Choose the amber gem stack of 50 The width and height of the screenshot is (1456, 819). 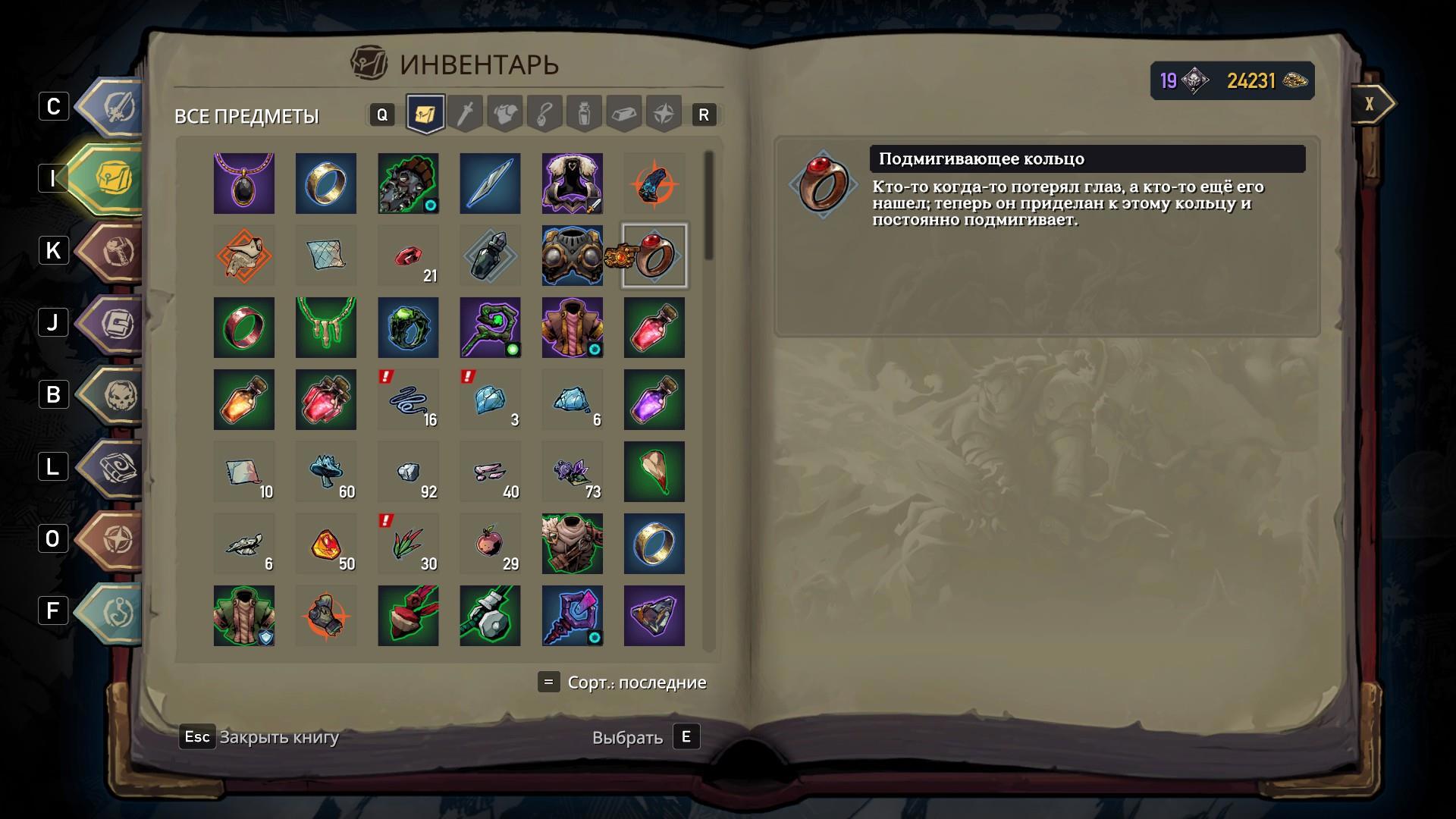point(326,544)
